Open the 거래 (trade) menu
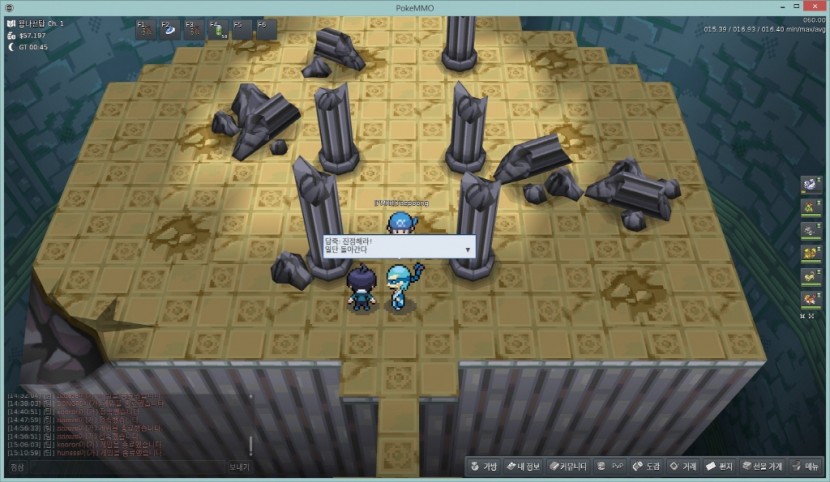830x482 pixels. pyautogui.click(x=684, y=466)
